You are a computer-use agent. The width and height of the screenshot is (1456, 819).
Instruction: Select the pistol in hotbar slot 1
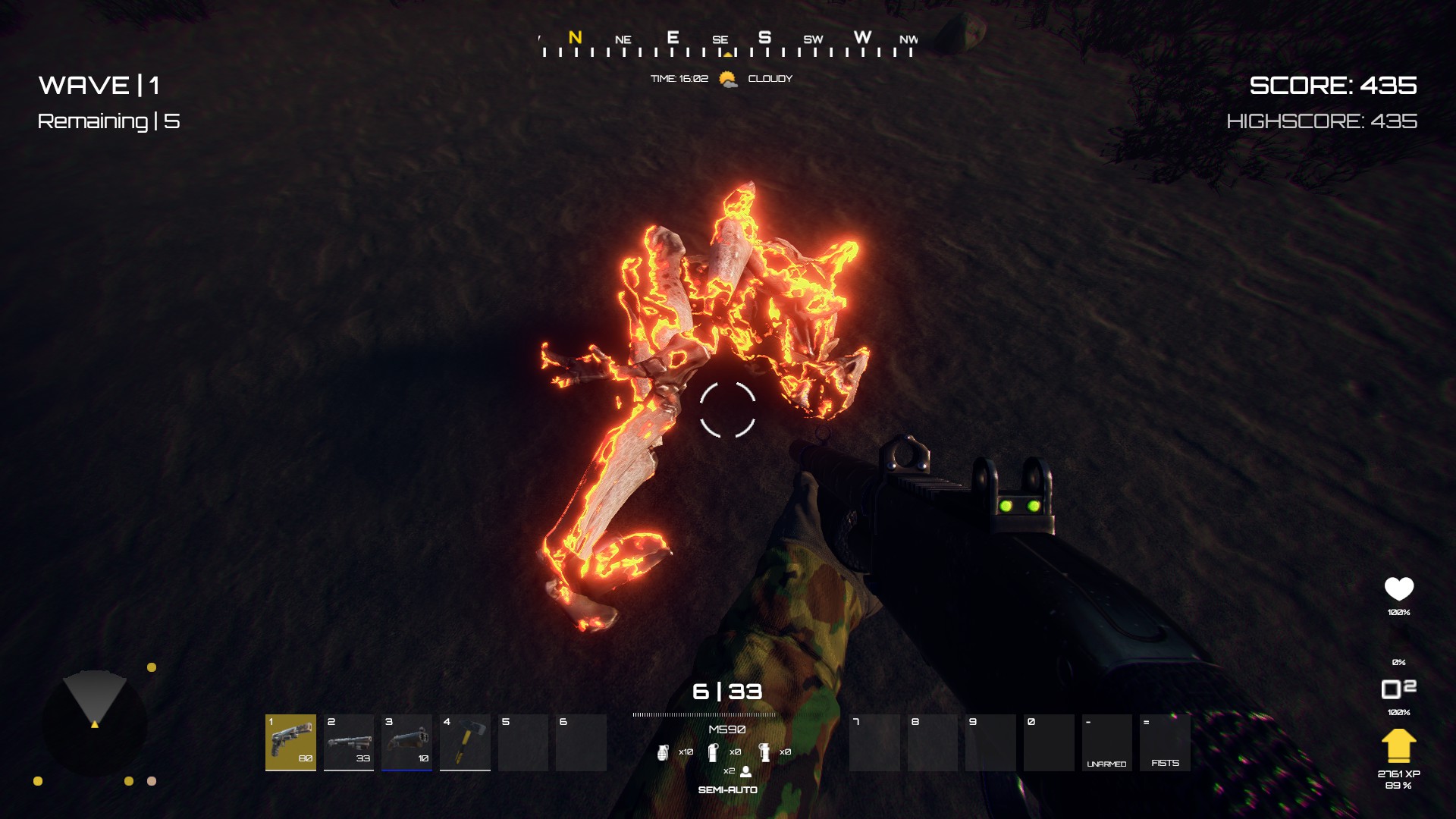(x=291, y=743)
